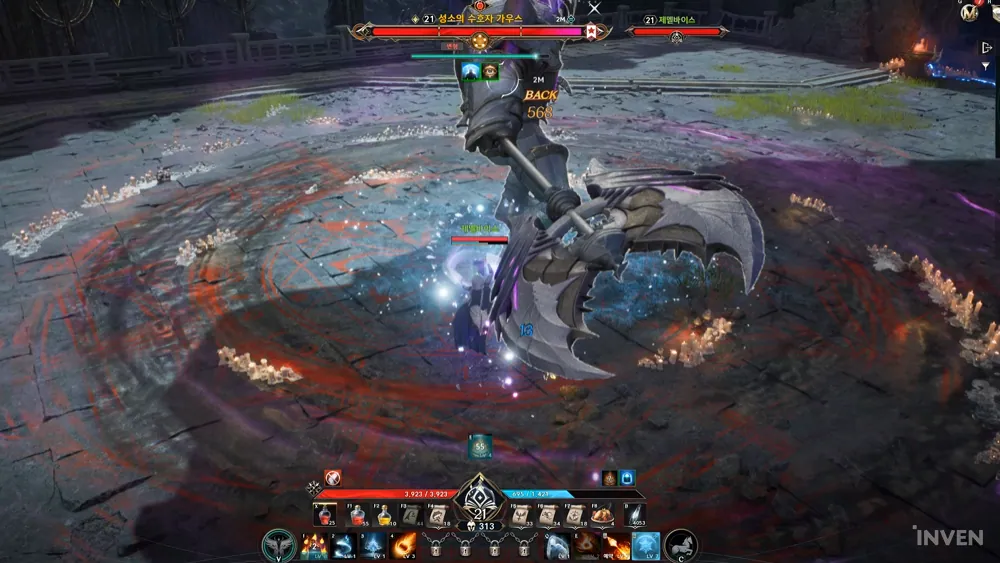Cast the flame burst skill in slot 1

coord(313,546)
